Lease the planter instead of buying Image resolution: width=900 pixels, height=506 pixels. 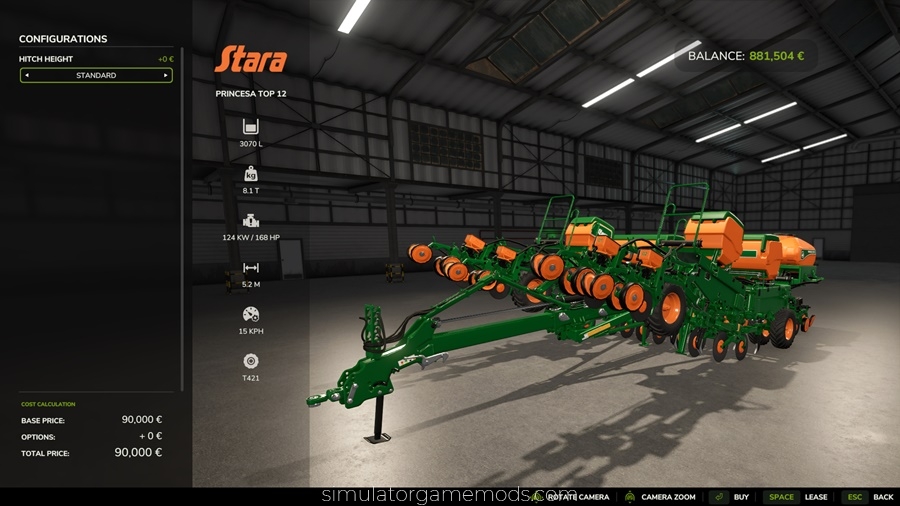coord(816,497)
